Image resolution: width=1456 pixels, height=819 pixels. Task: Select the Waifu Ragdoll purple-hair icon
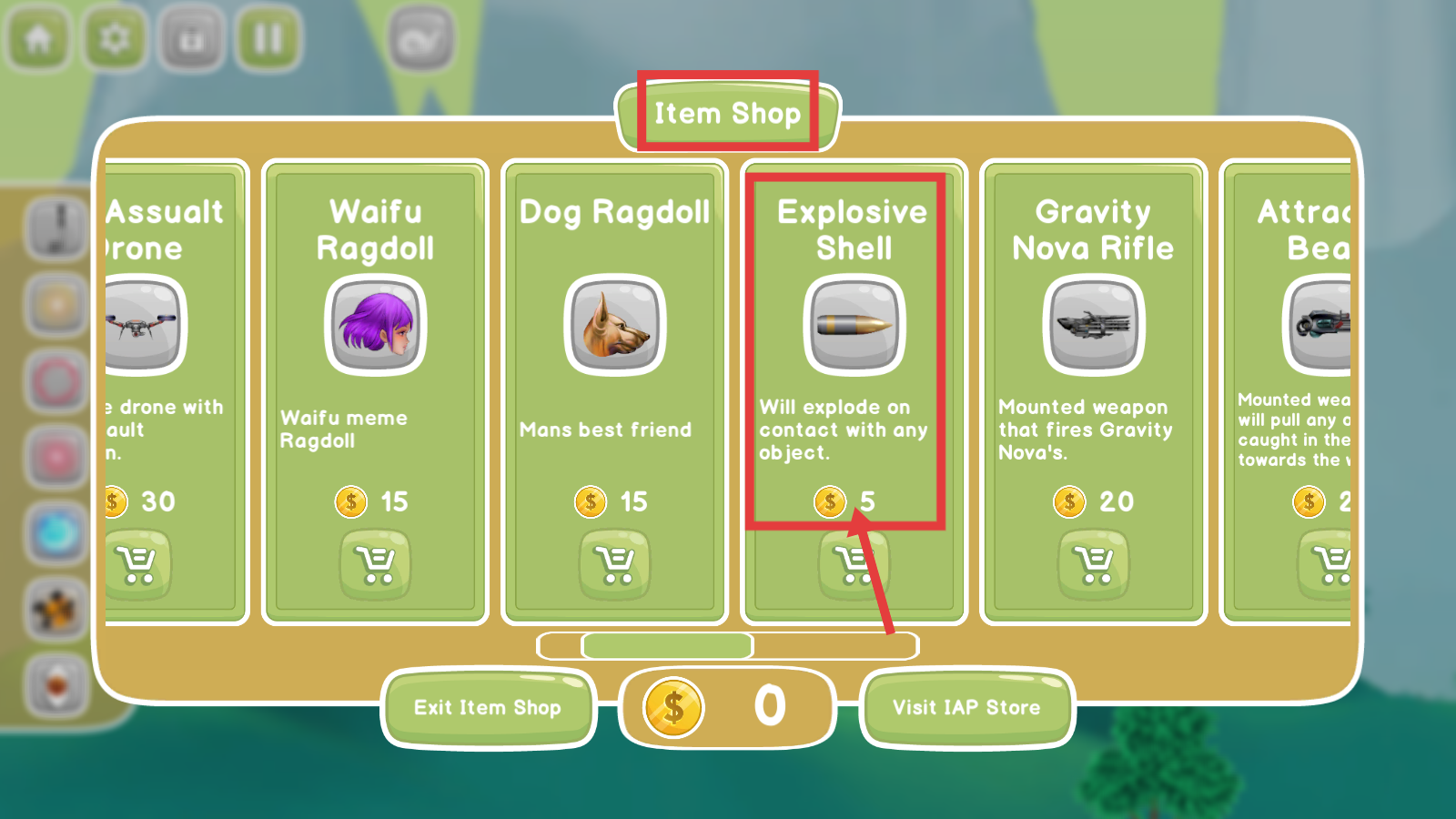coord(375,326)
